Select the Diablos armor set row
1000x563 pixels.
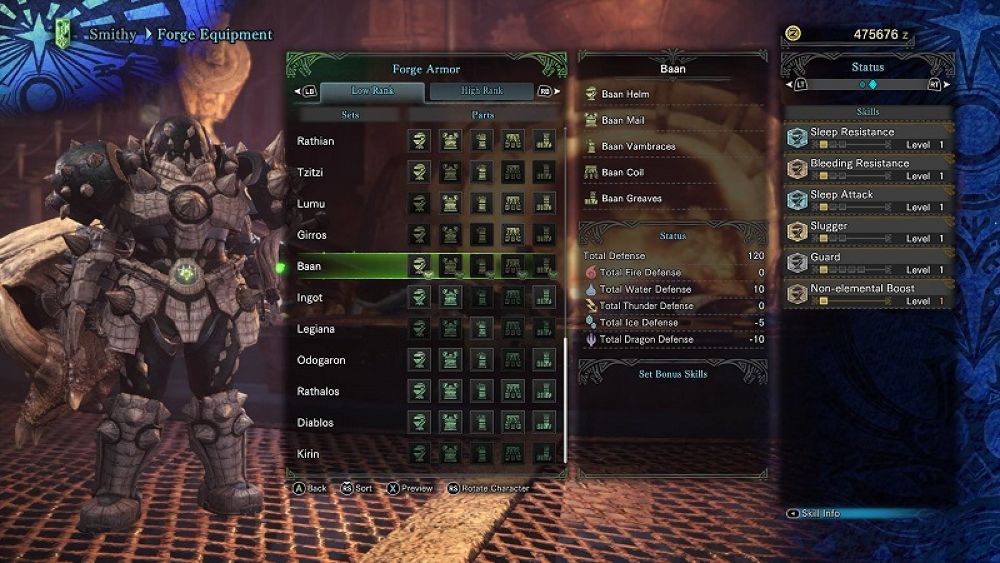tap(315, 422)
